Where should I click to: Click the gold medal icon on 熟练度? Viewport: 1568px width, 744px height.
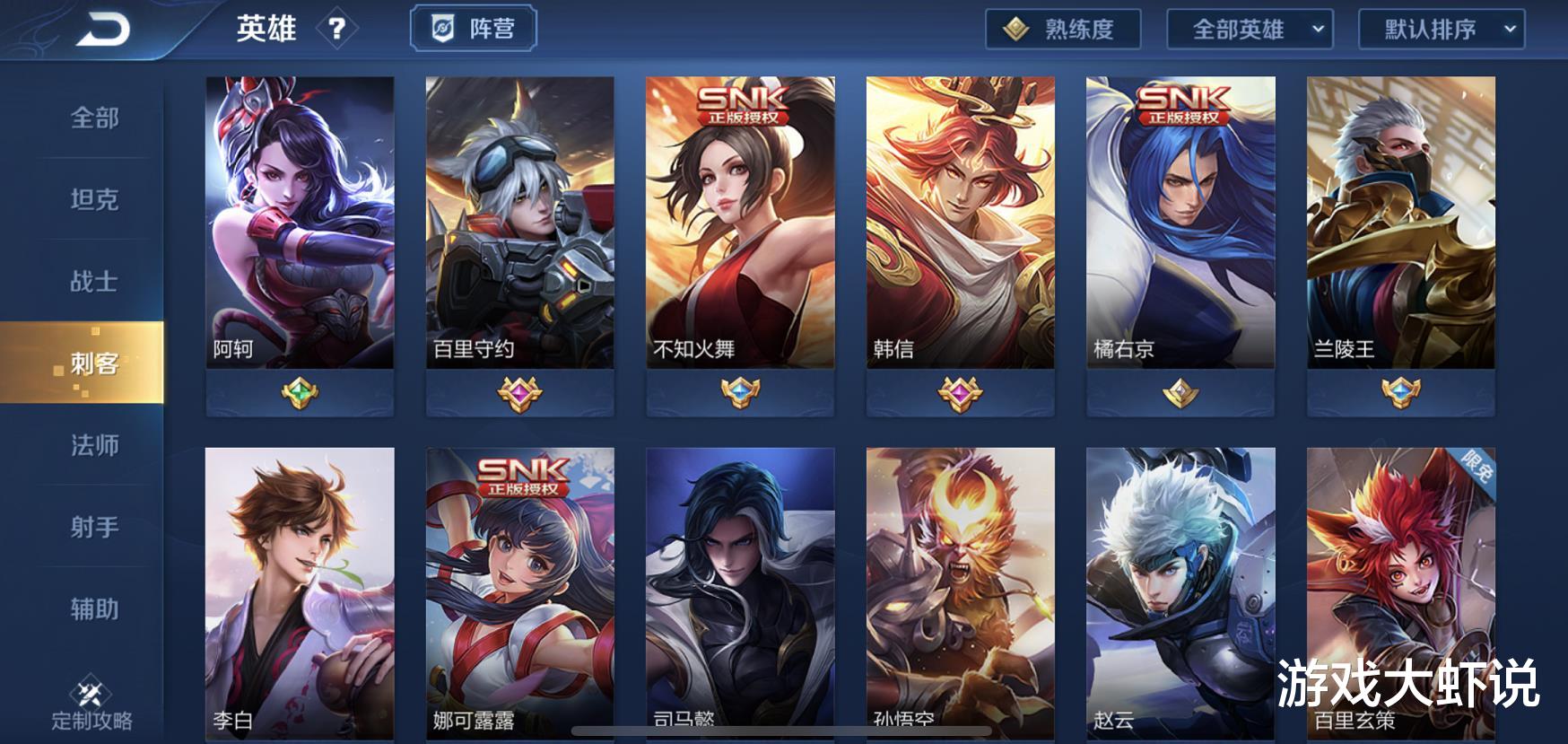pyautogui.click(x=1016, y=28)
